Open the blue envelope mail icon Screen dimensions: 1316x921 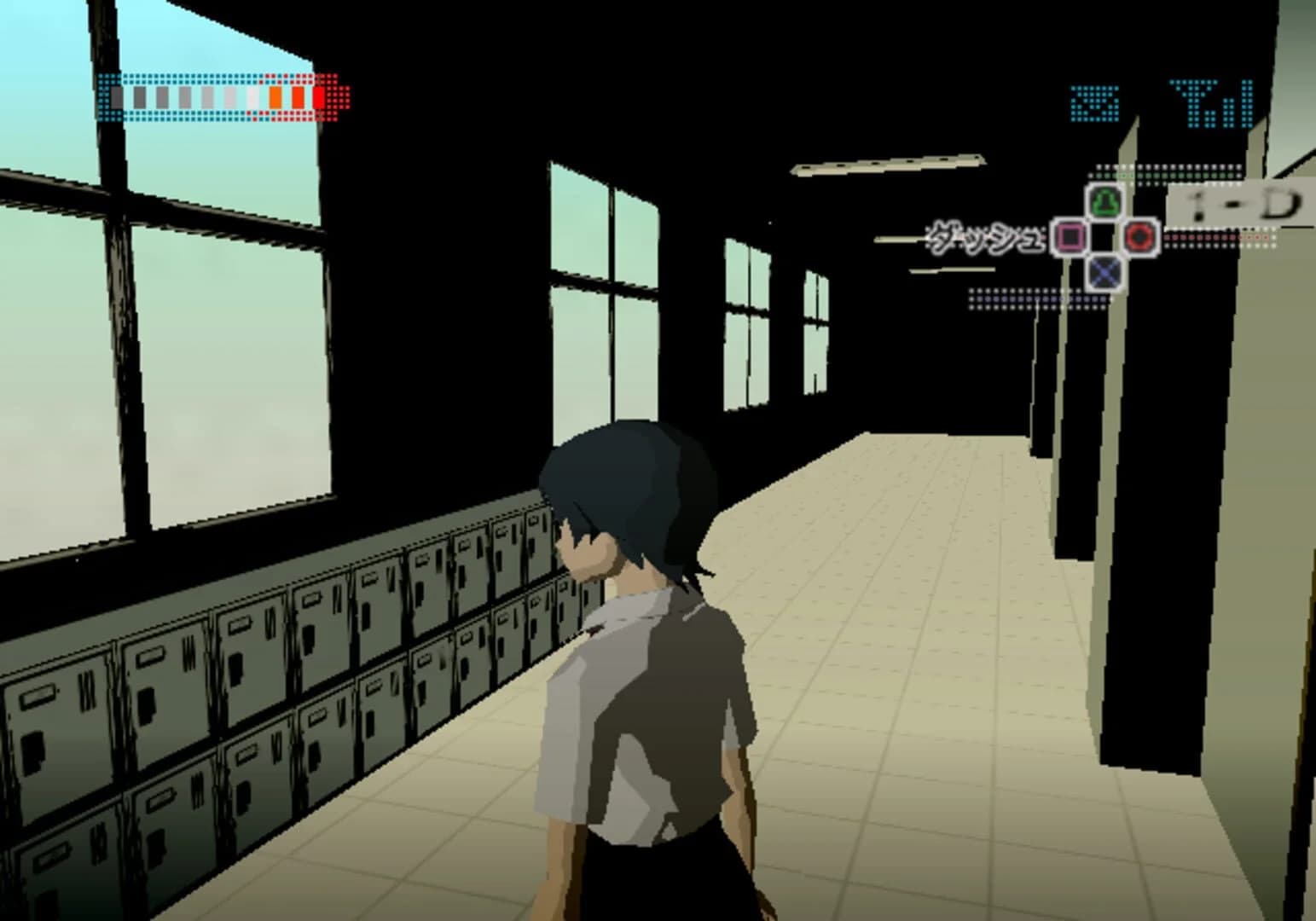(x=1094, y=102)
